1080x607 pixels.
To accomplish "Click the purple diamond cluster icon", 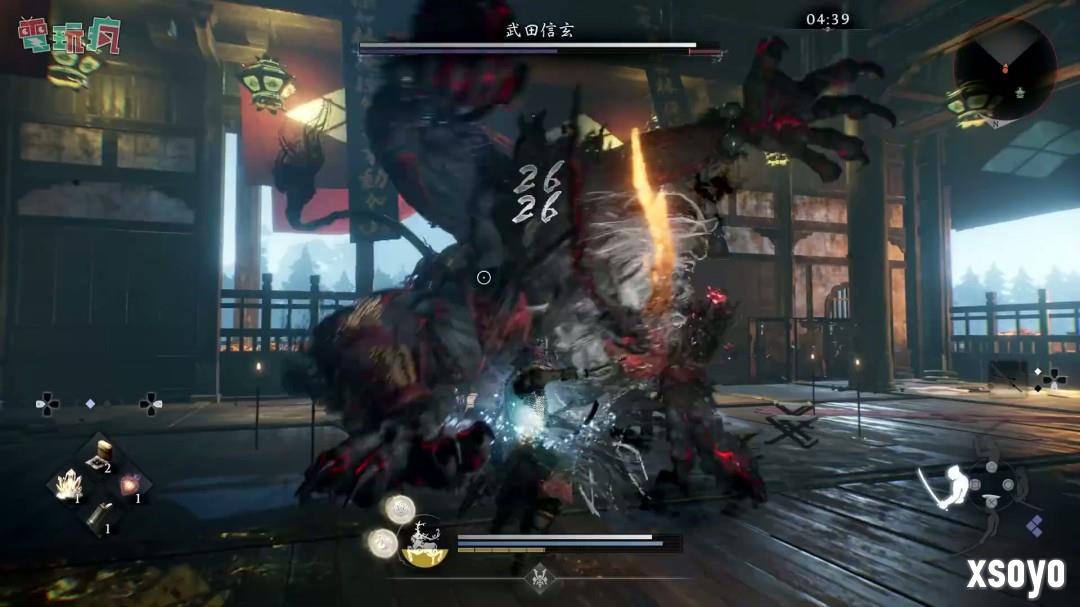I will (1034, 525).
